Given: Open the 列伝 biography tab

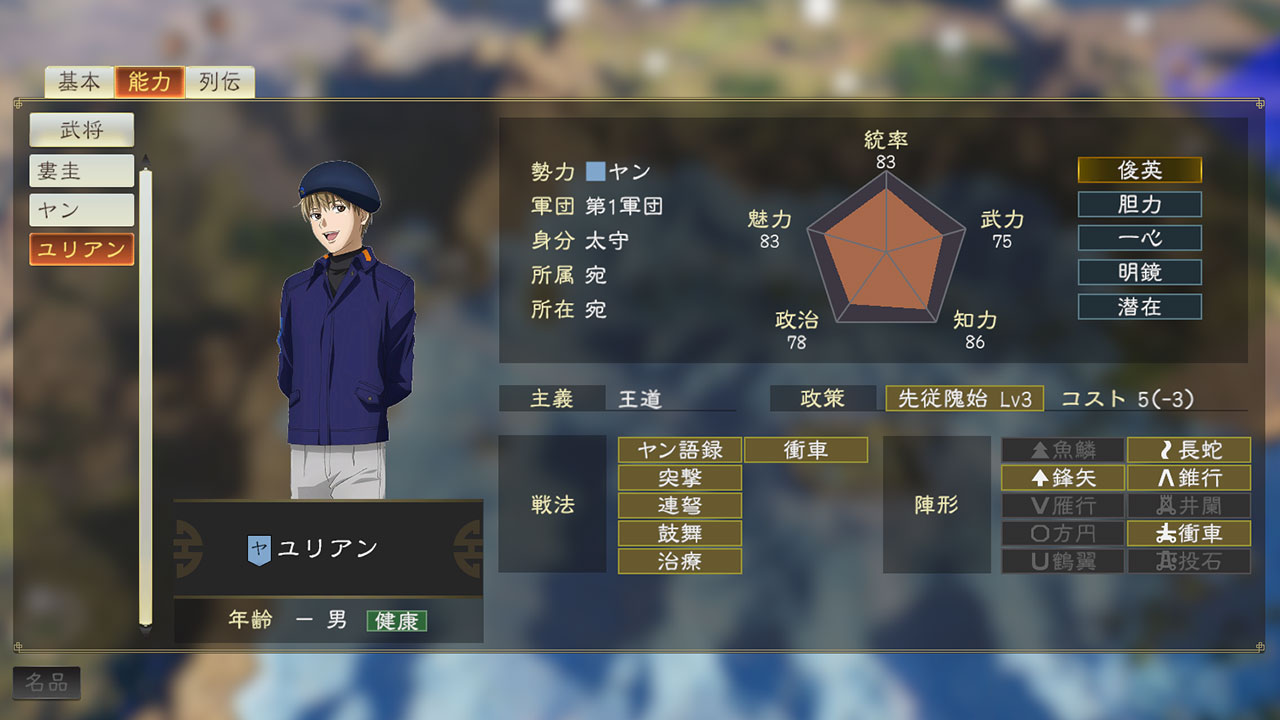Looking at the screenshot, I should [220, 82].
